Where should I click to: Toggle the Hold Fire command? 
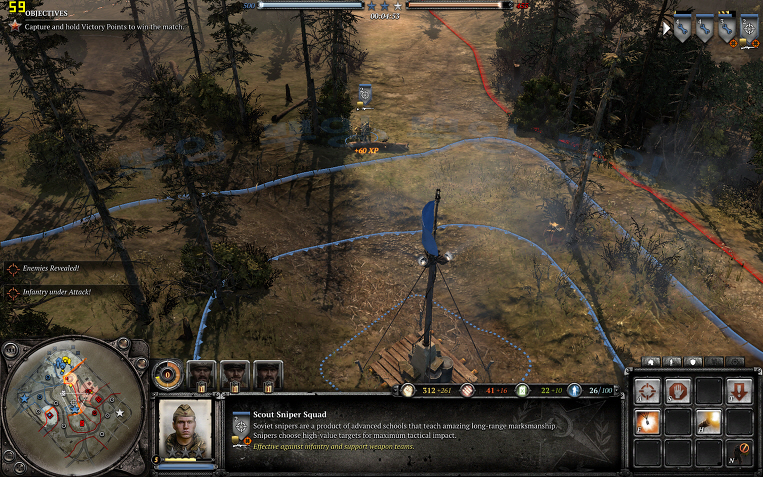point(739,452)
